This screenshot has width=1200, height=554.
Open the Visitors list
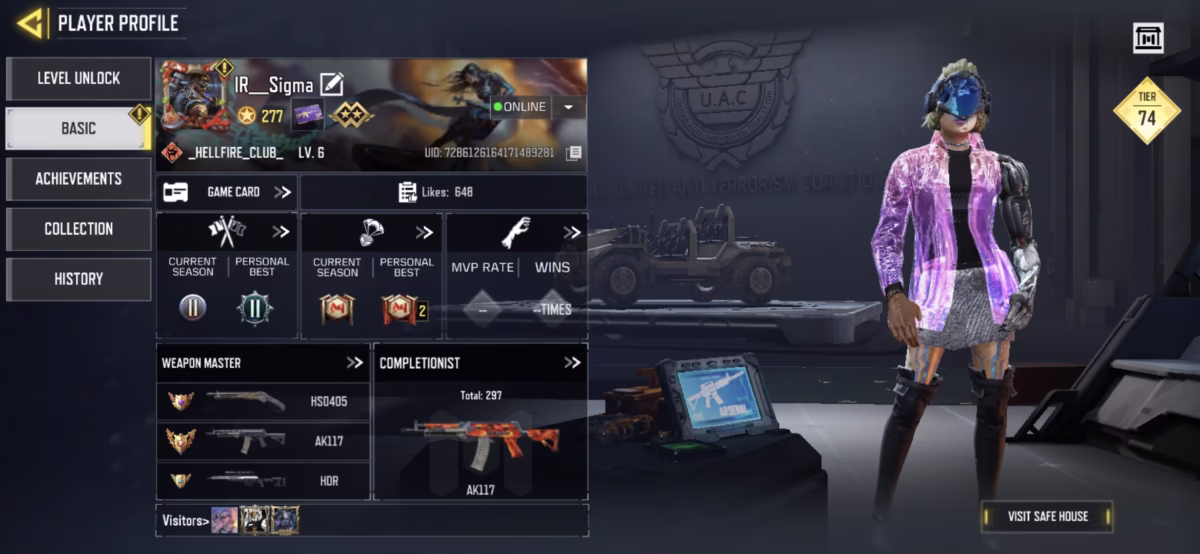(x=186, y=520)
